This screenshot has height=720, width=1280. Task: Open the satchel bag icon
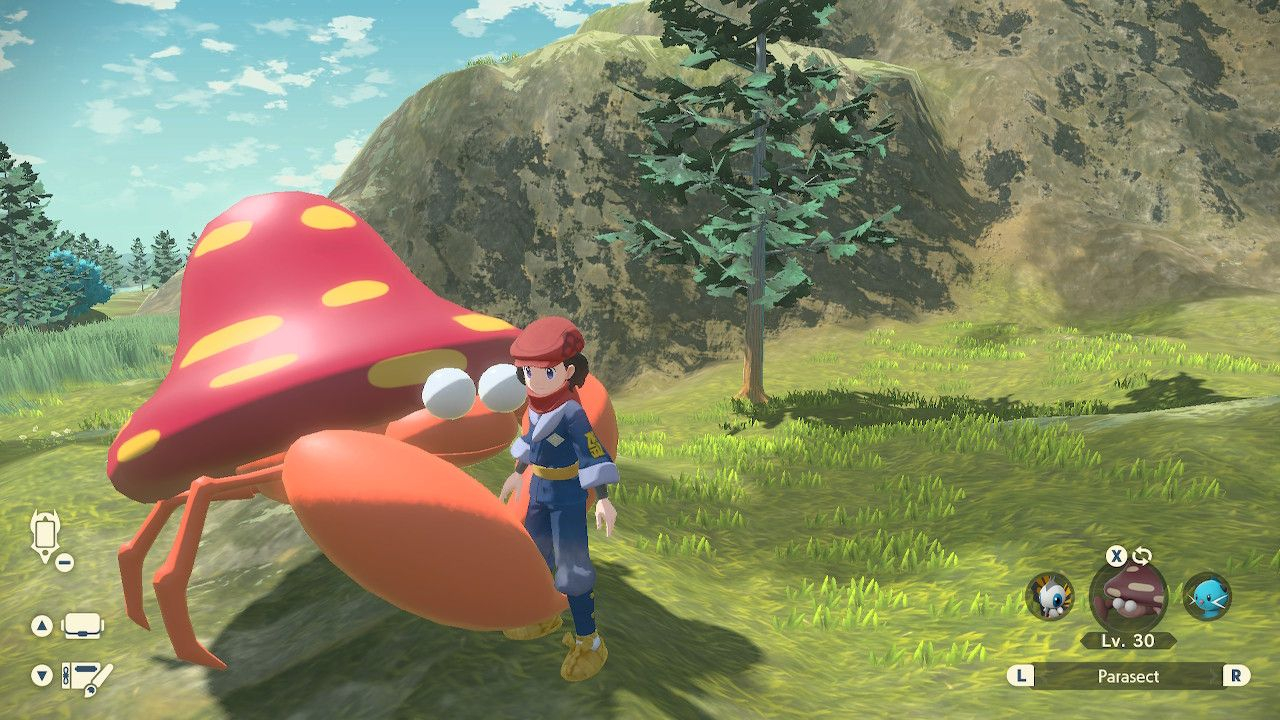83,627
